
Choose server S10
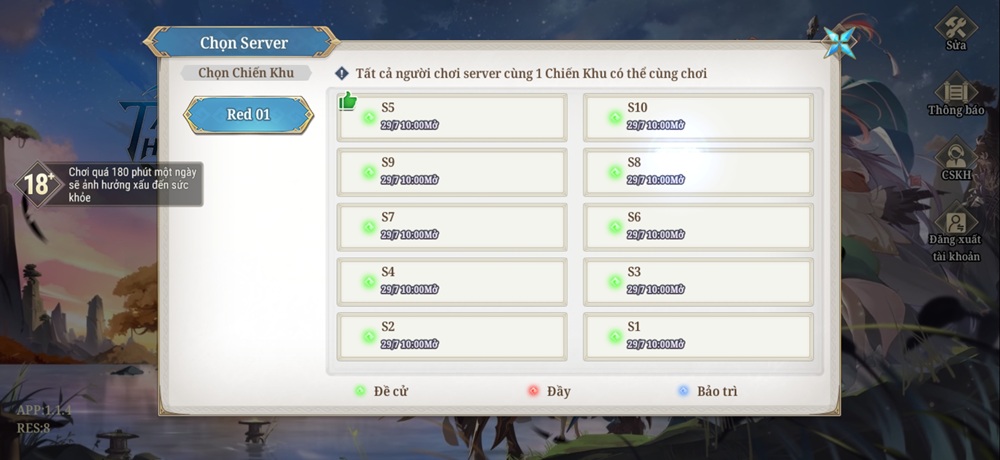coord(698,117)
